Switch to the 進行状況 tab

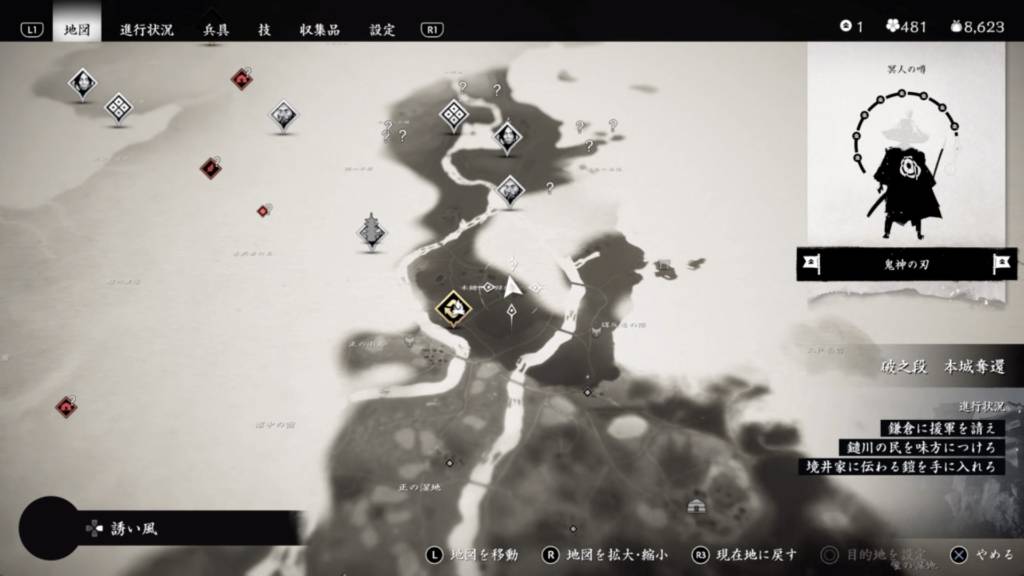[147, 29]
